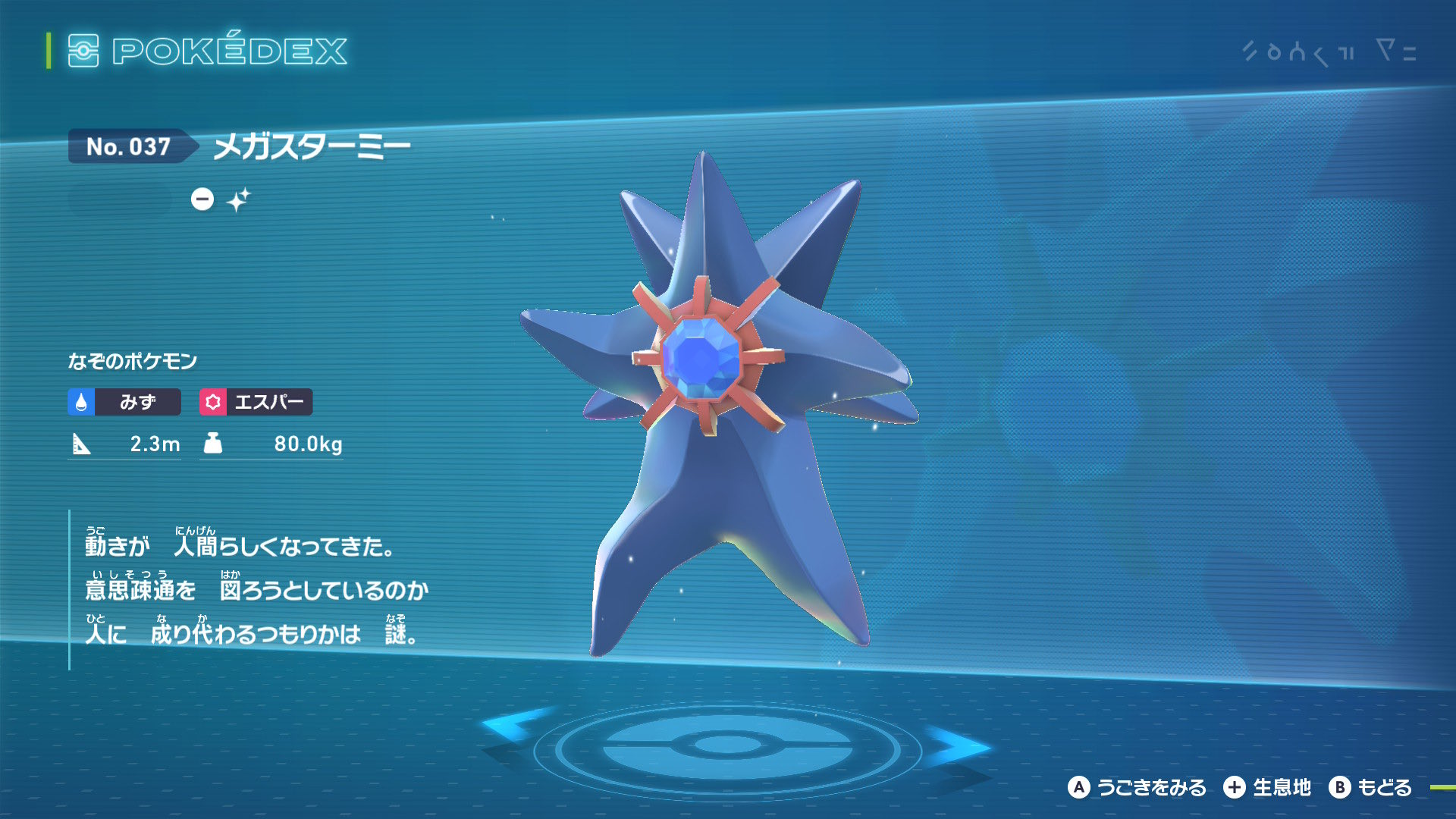1456x819 pixels.
Task: Select the エスパー type badge
Action: [x=256, y=402]
